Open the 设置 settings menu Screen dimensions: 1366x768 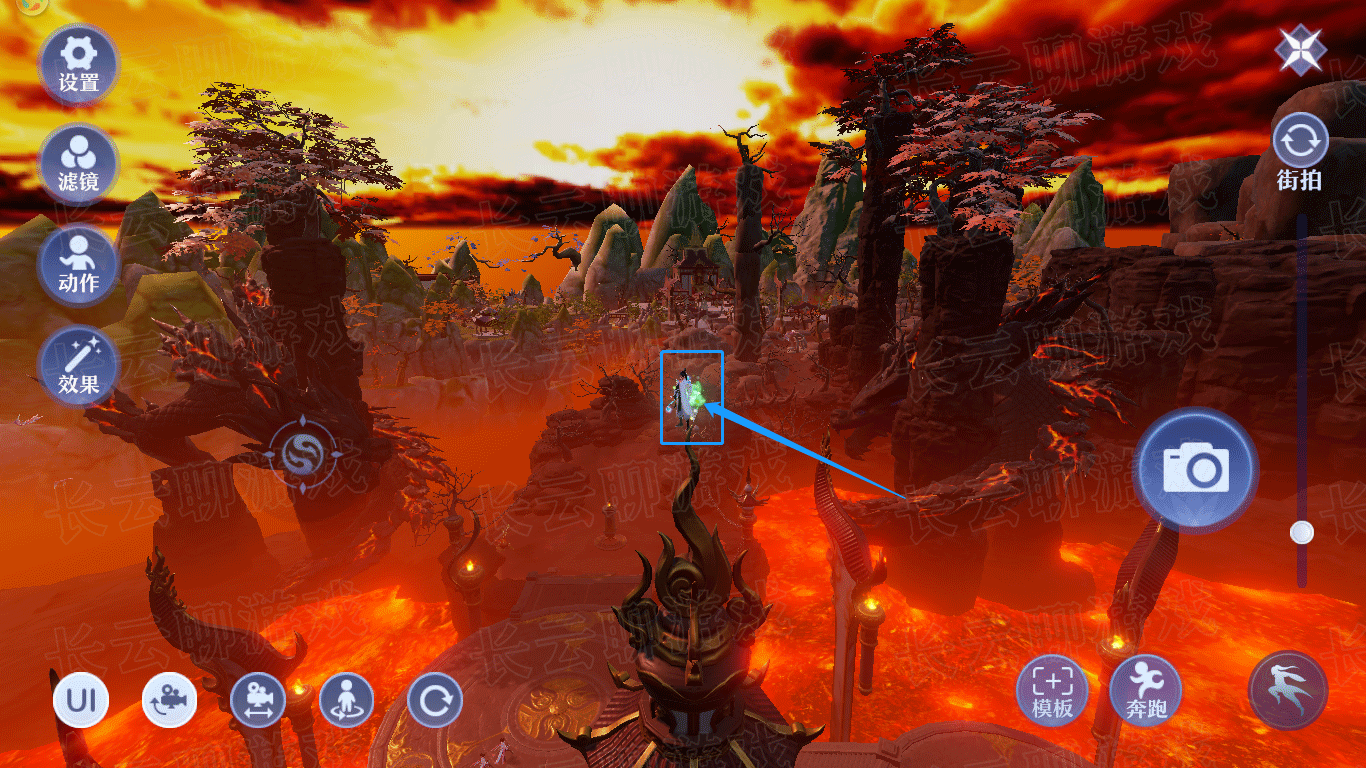coord(78,64)
